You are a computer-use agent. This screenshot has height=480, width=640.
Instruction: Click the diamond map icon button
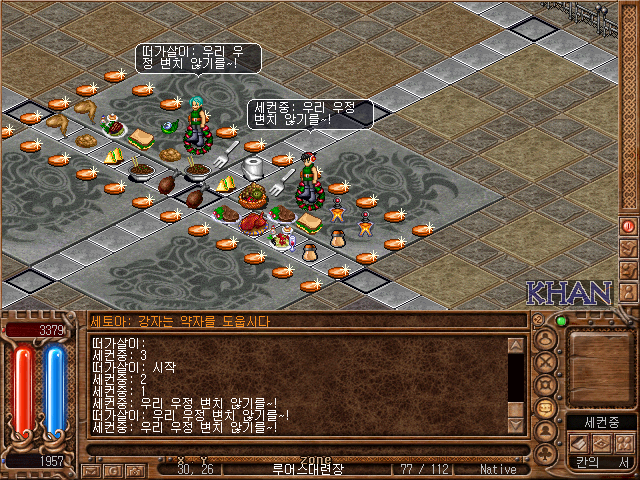pos(601,442)
